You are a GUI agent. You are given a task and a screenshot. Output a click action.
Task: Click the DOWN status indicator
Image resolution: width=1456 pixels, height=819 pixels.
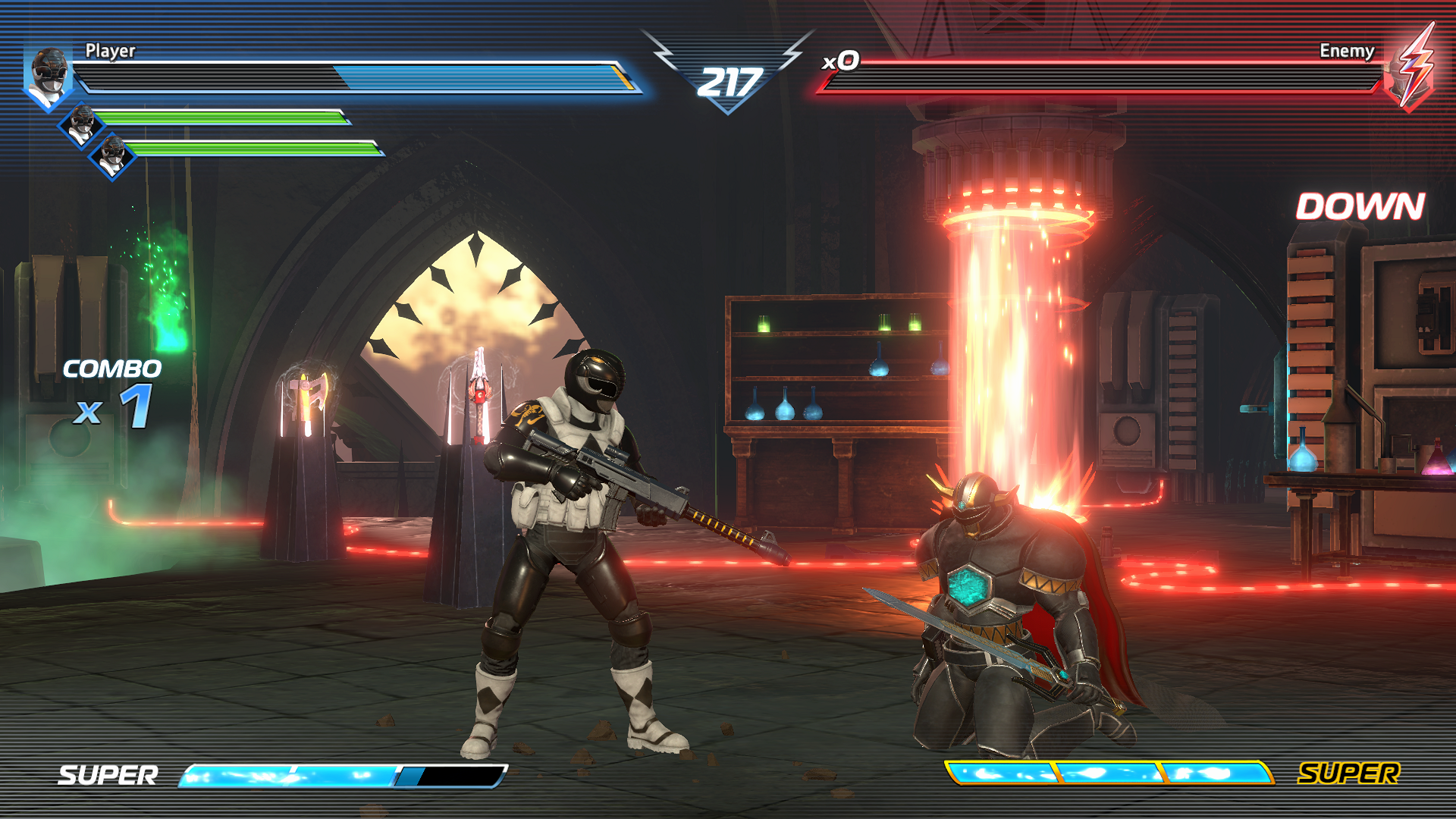[1360, 206]
